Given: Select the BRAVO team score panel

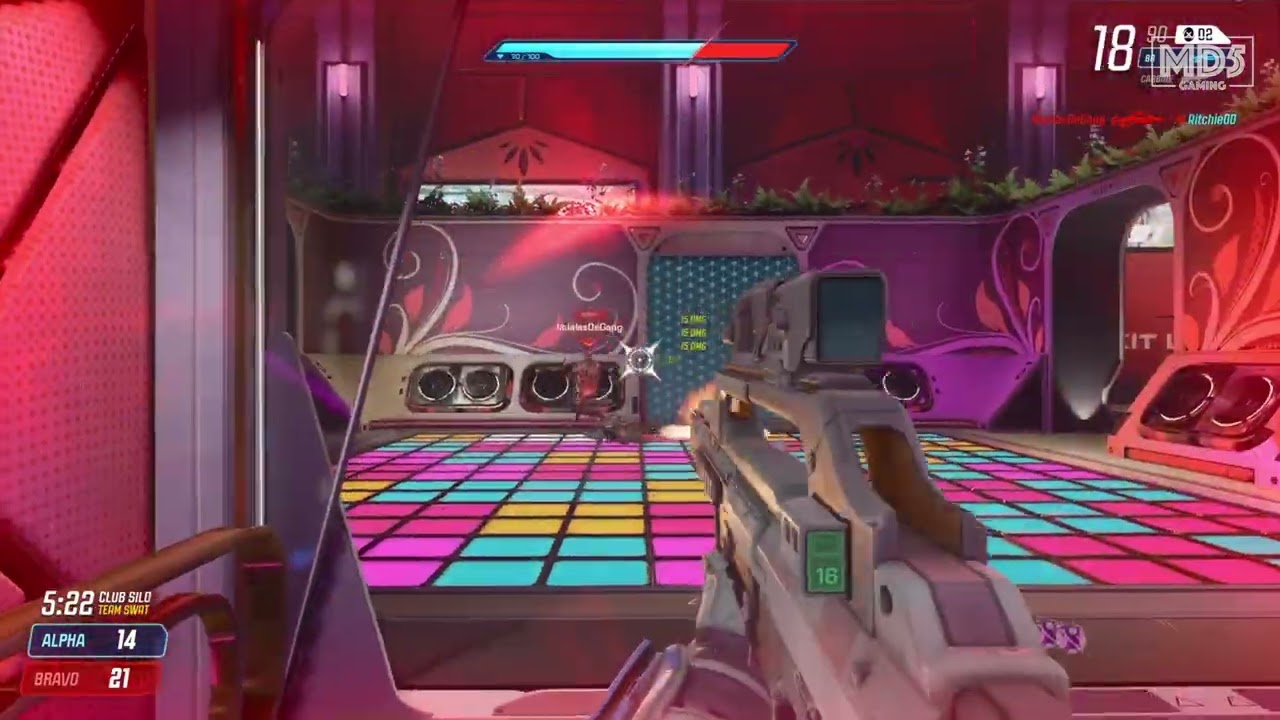Looking at the screenshot, I should [93, 678].
